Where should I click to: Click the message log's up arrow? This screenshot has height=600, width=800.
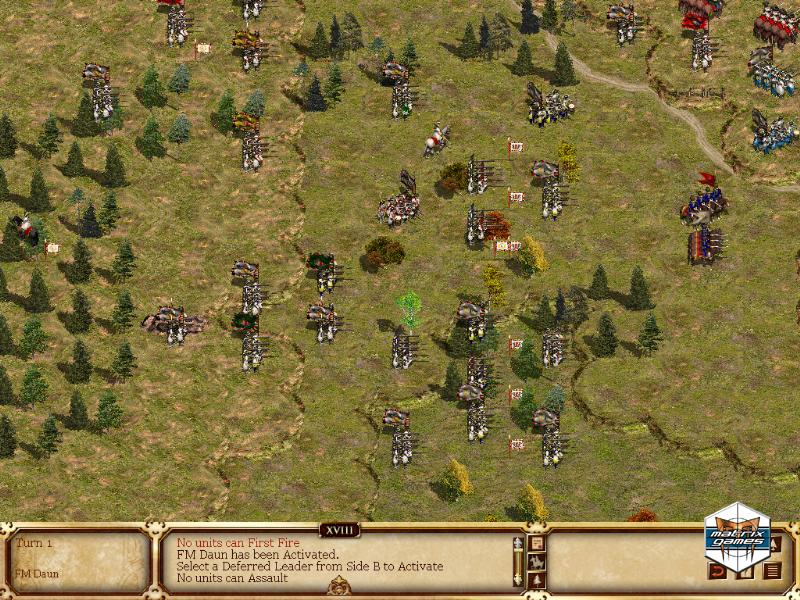(518, 543)
